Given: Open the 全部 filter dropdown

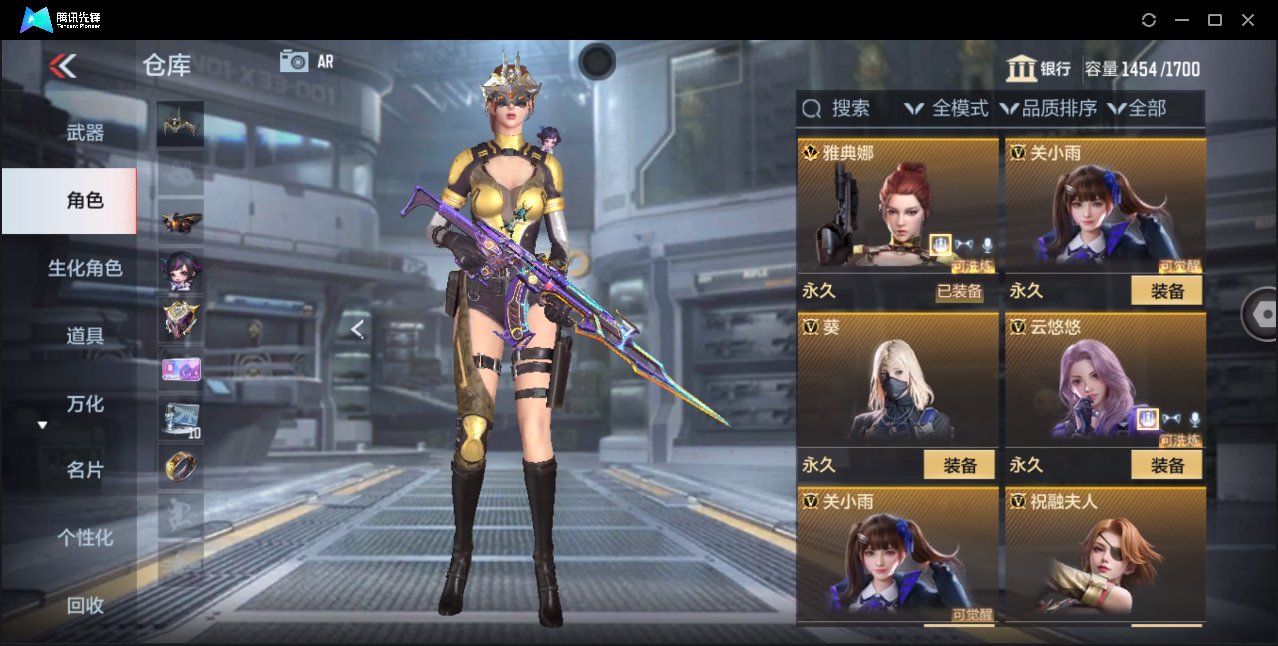Looking at the screenshot, I should tap(1137, 108).
